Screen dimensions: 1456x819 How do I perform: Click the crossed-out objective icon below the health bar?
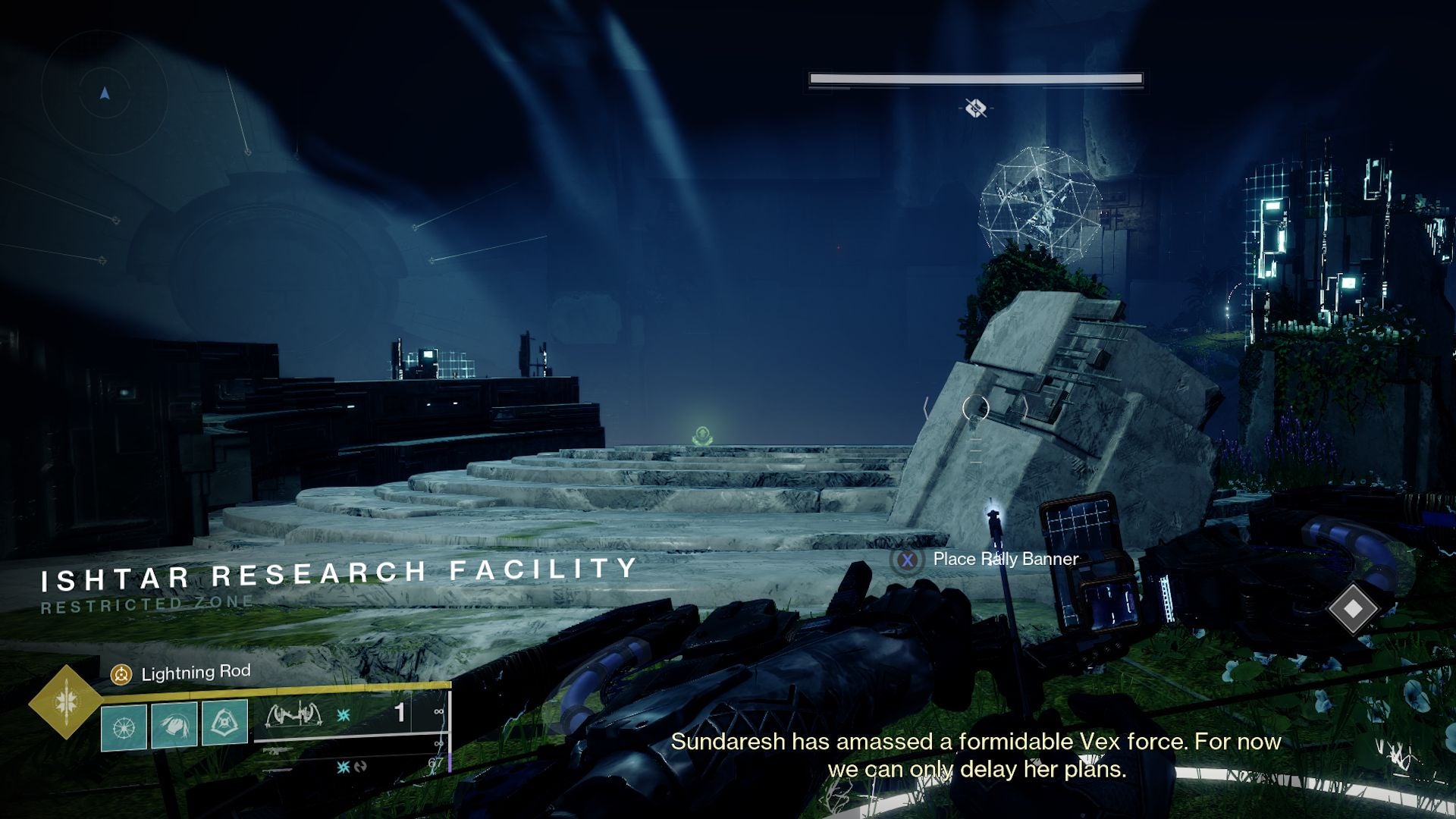click(x=974, y=110)
